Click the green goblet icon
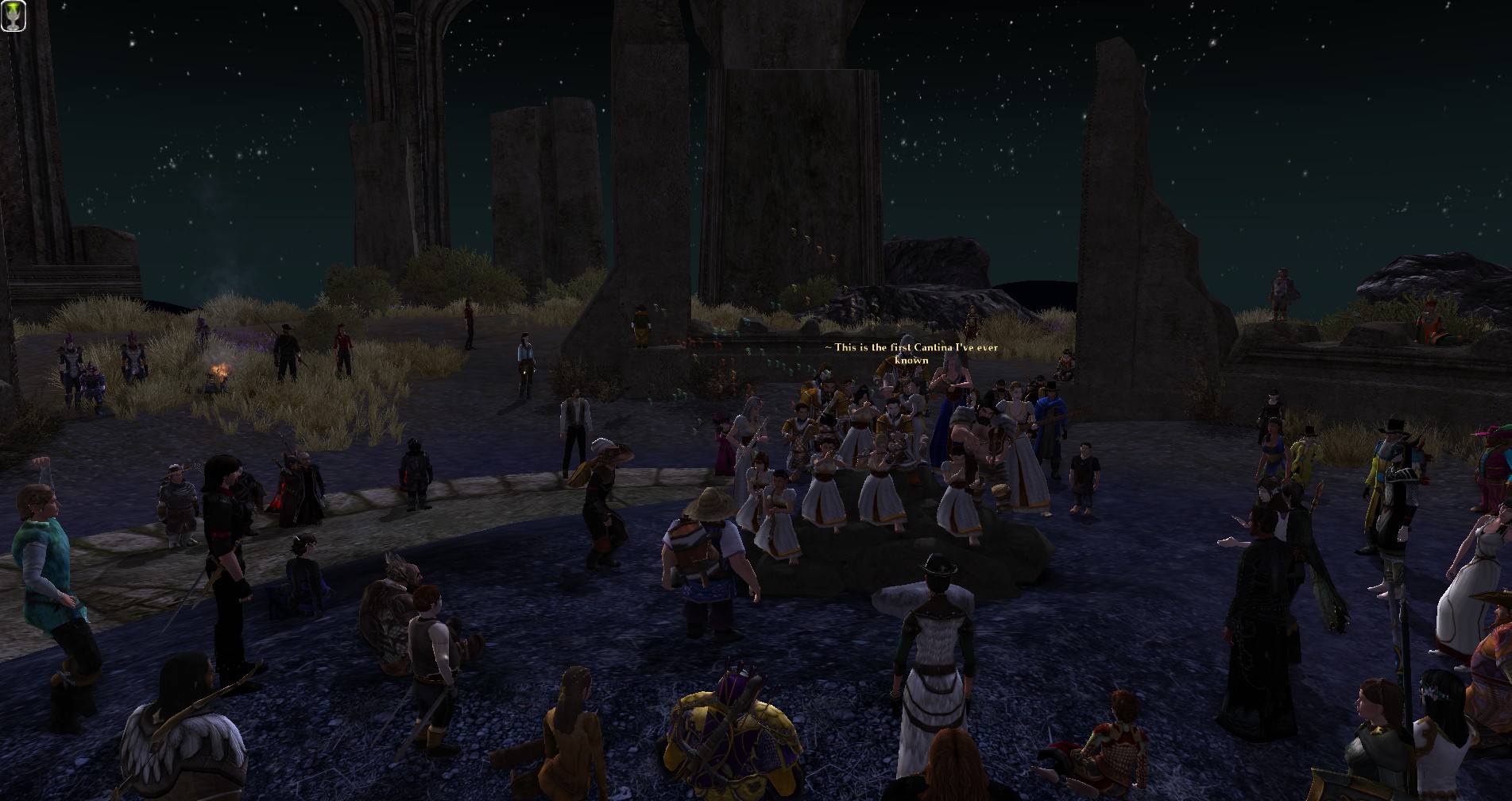Screen dimensions: 1512x801 click(x=14, y=15)
